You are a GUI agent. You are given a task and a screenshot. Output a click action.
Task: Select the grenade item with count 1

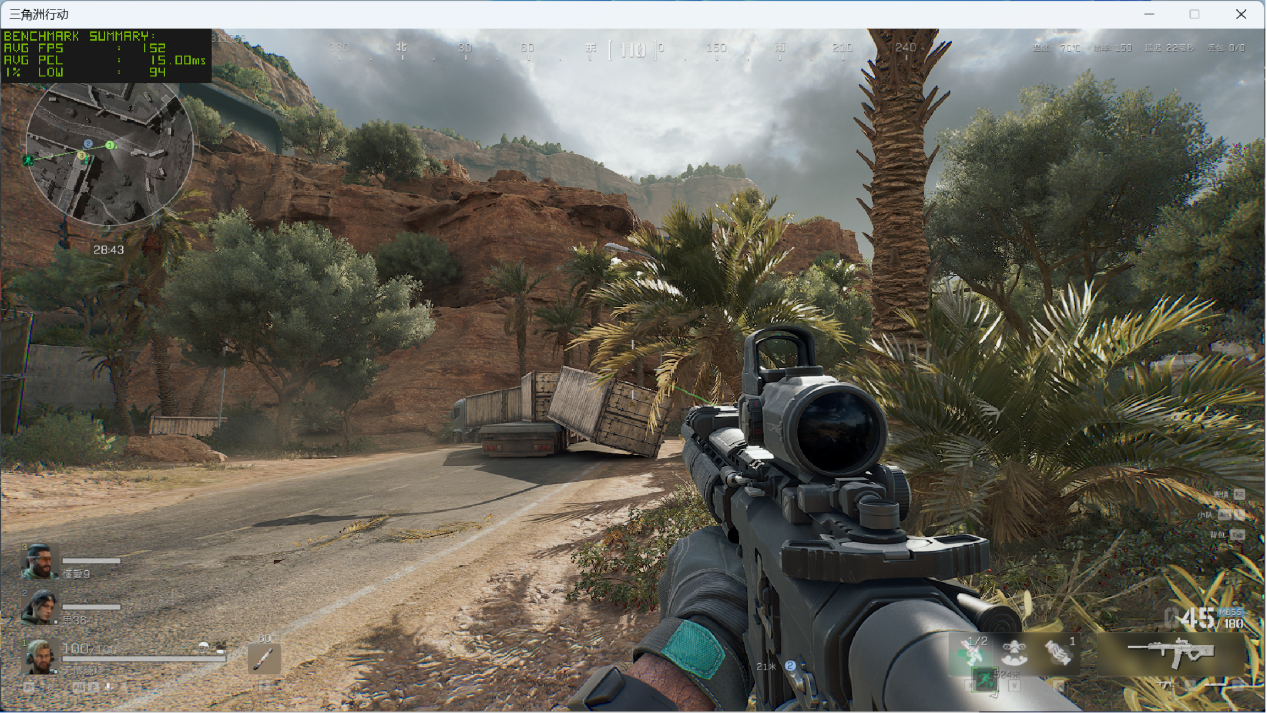tap(1059, 652)
